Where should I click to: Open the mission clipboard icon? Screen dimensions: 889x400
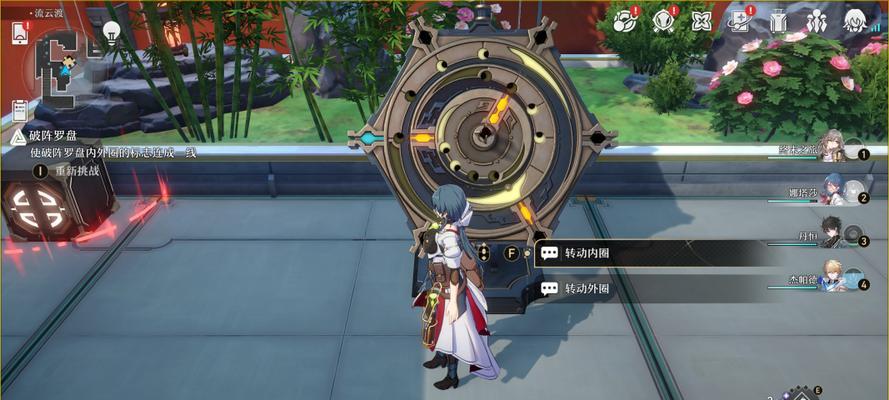coord(19,110)
